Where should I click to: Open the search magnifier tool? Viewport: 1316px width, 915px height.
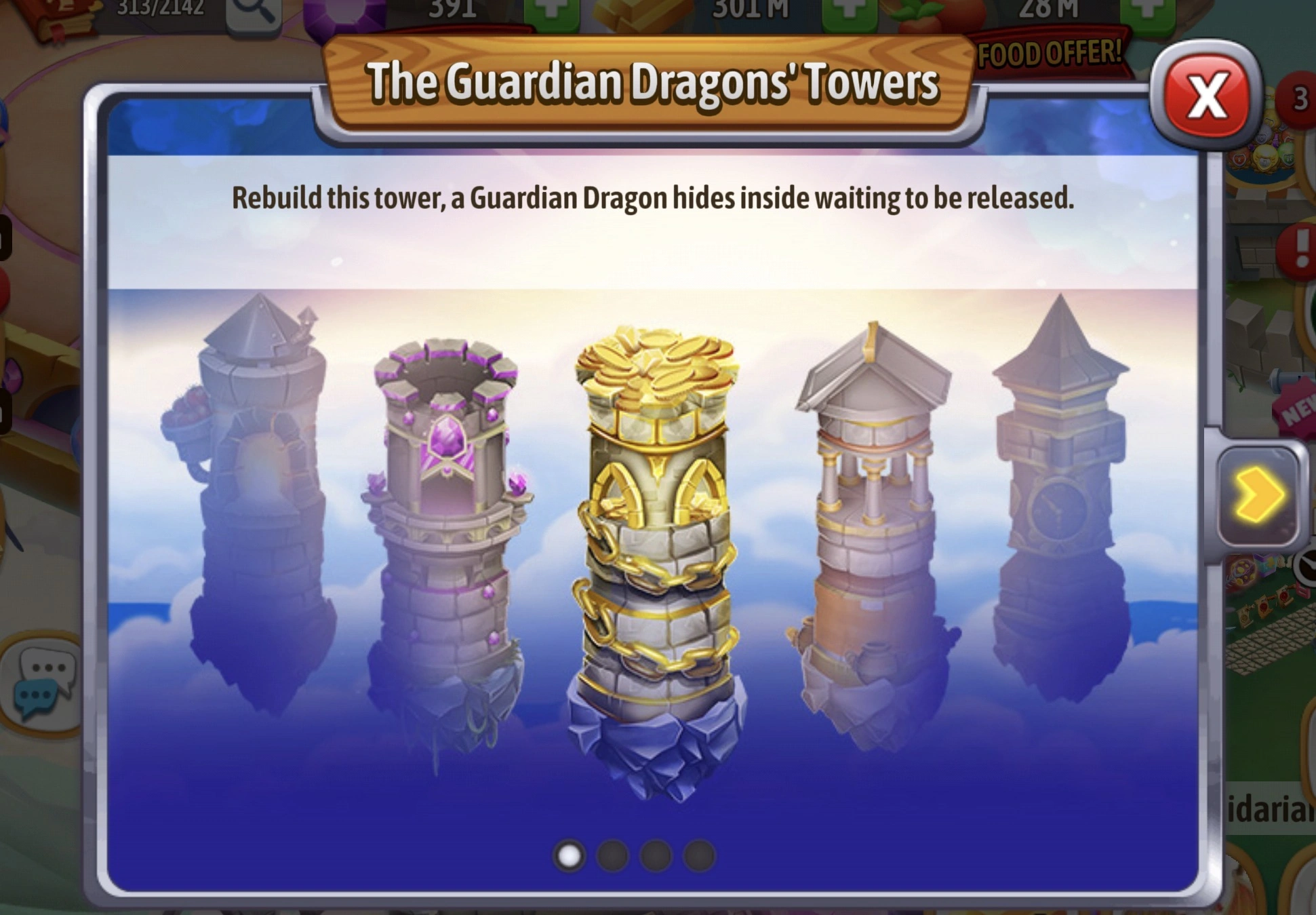click(253, 12)
